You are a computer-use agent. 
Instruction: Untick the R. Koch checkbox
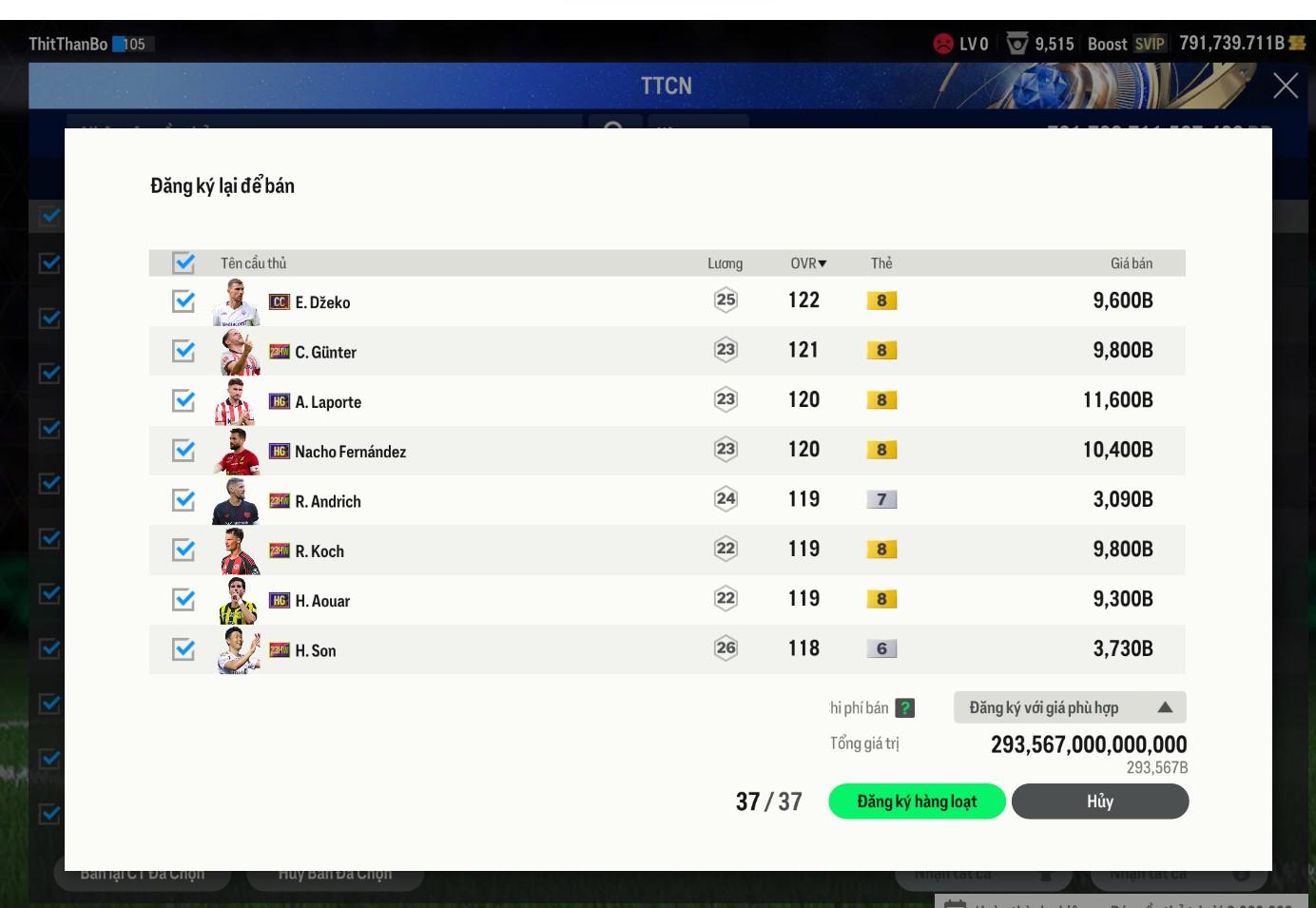pyautogui.click(x=184, y=551)
